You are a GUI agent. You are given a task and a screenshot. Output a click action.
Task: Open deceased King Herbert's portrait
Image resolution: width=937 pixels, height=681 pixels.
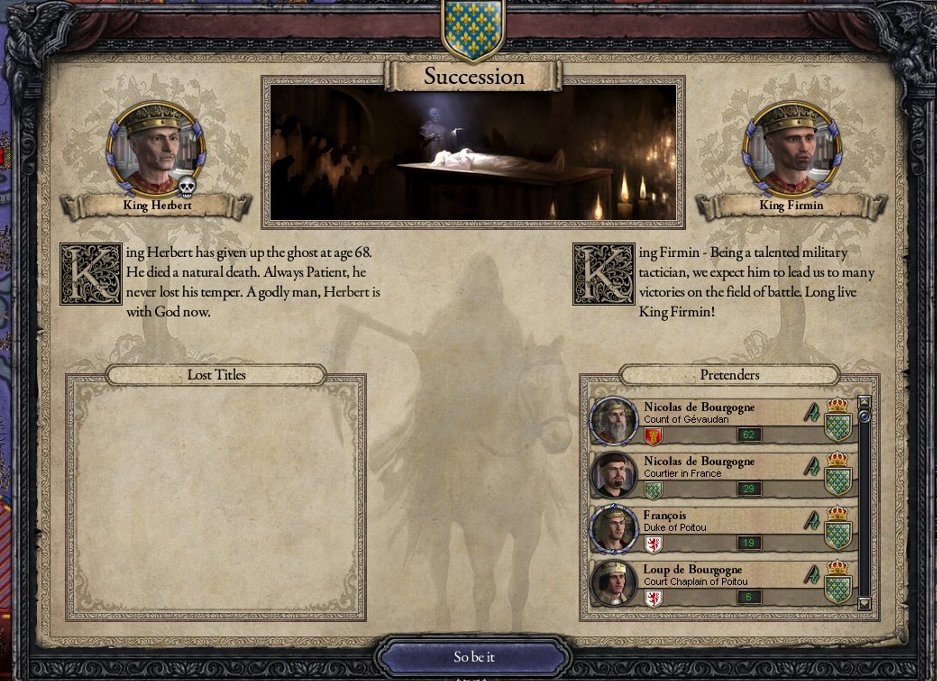[157, 148]
